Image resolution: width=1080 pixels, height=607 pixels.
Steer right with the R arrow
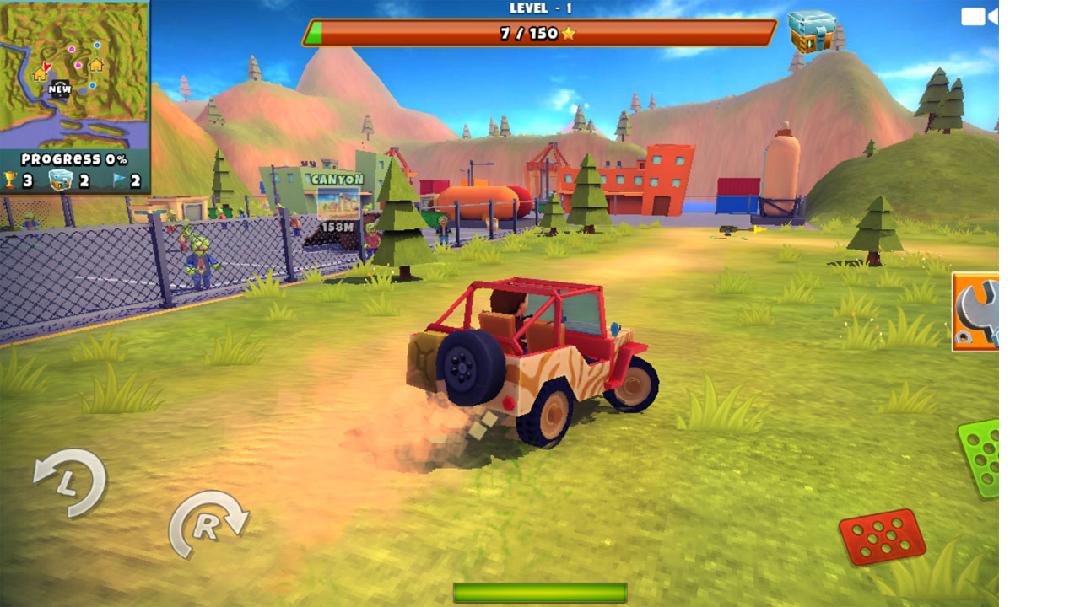[x=207, y=524]
